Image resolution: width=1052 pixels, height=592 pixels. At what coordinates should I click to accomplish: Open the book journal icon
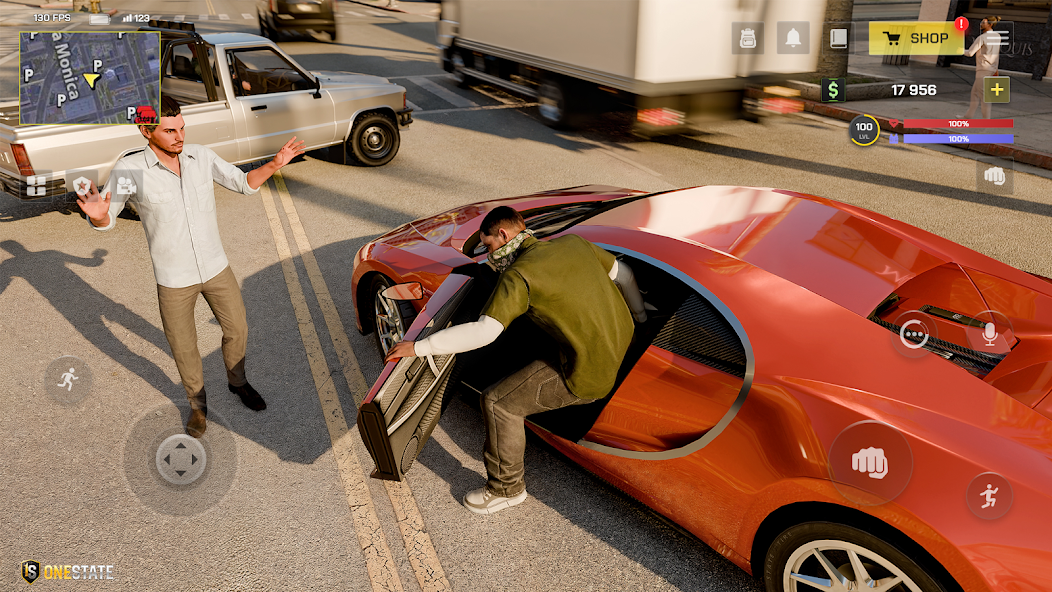pos(838,38)
